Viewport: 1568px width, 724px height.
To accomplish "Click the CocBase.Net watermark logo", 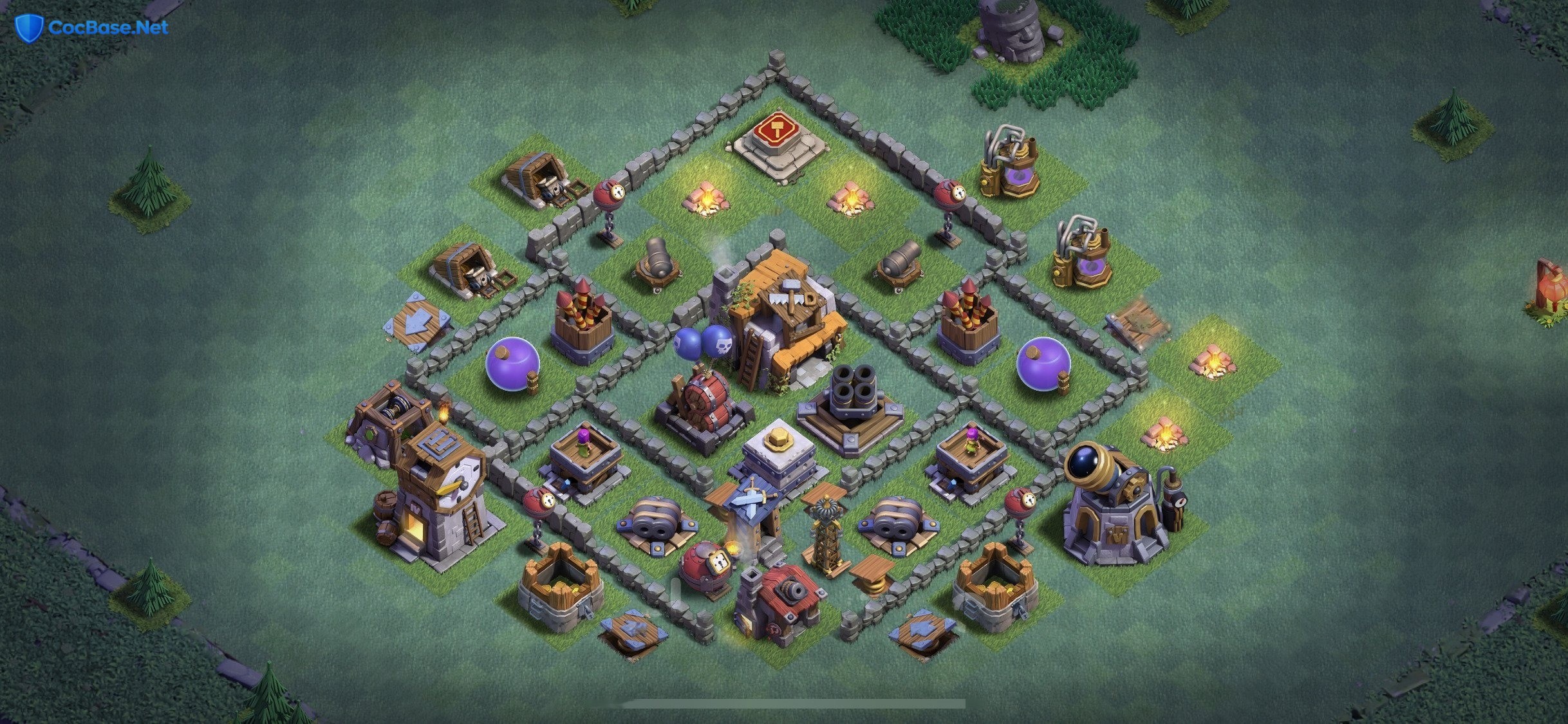I will [92, 28].
